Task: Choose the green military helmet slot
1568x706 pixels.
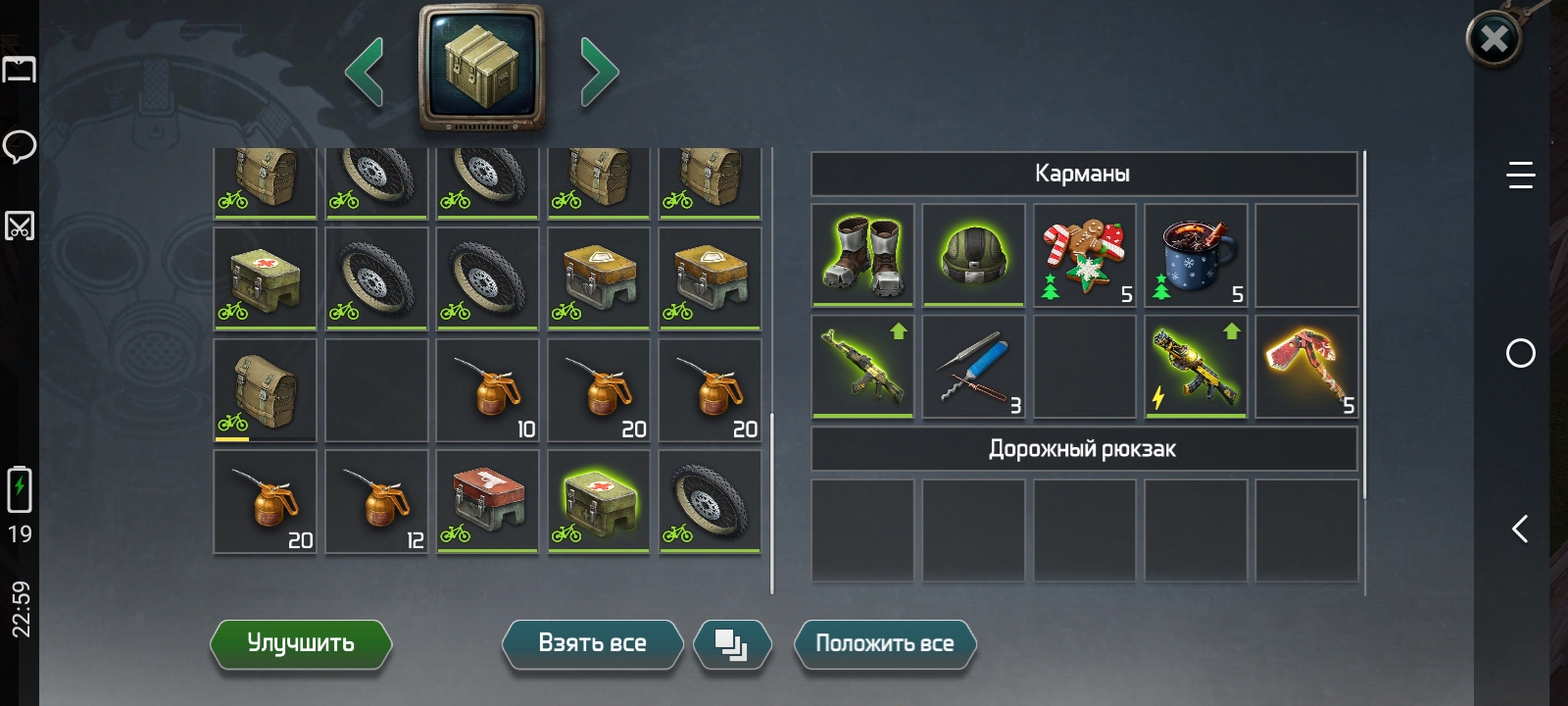Action: tap(974, 255)
